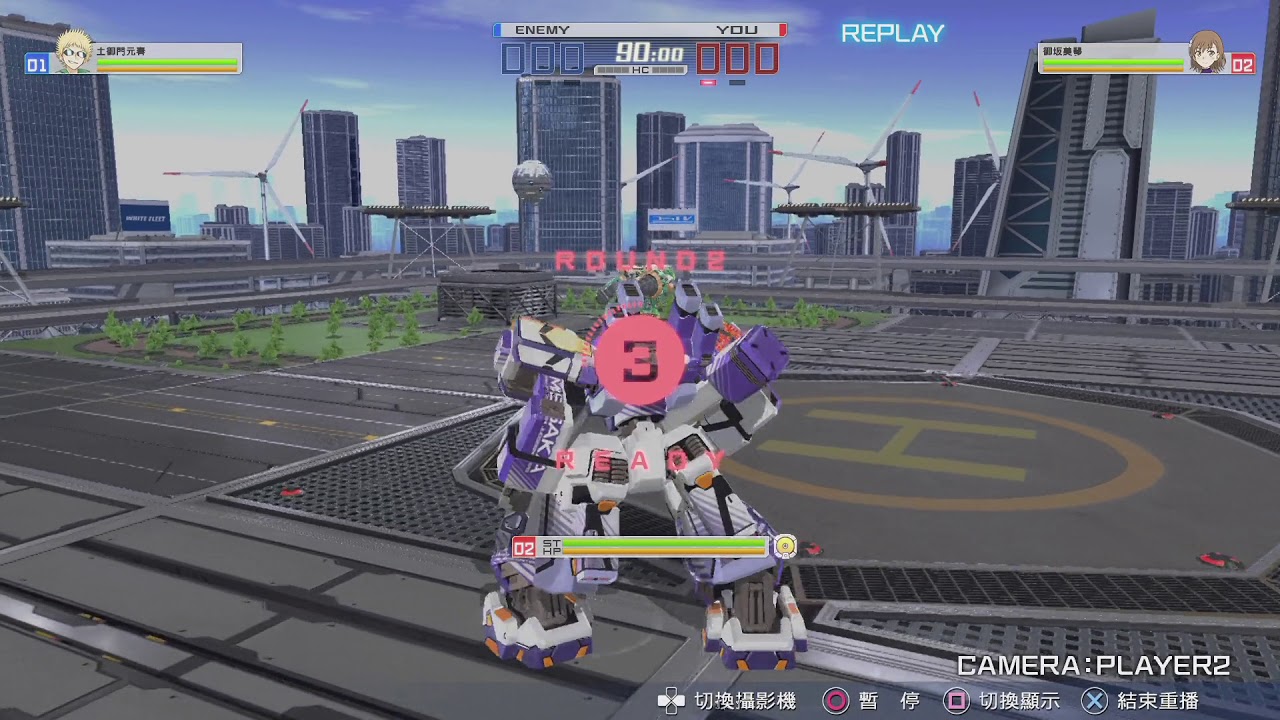
Task: Expand the YOU score panel header
Action: point(738,29)
